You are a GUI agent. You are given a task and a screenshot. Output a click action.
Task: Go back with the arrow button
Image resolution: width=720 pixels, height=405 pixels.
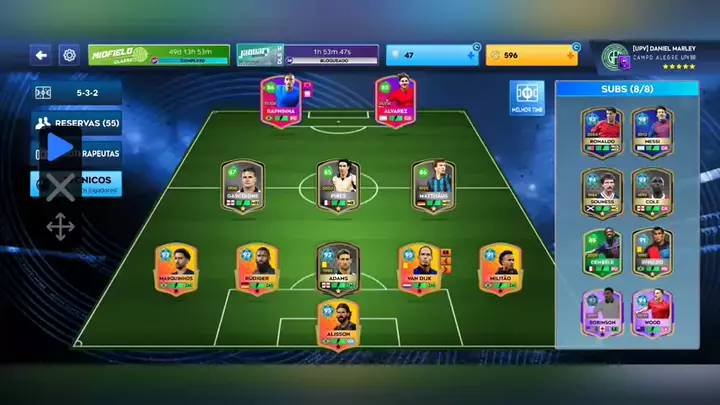tap(41, 55)
